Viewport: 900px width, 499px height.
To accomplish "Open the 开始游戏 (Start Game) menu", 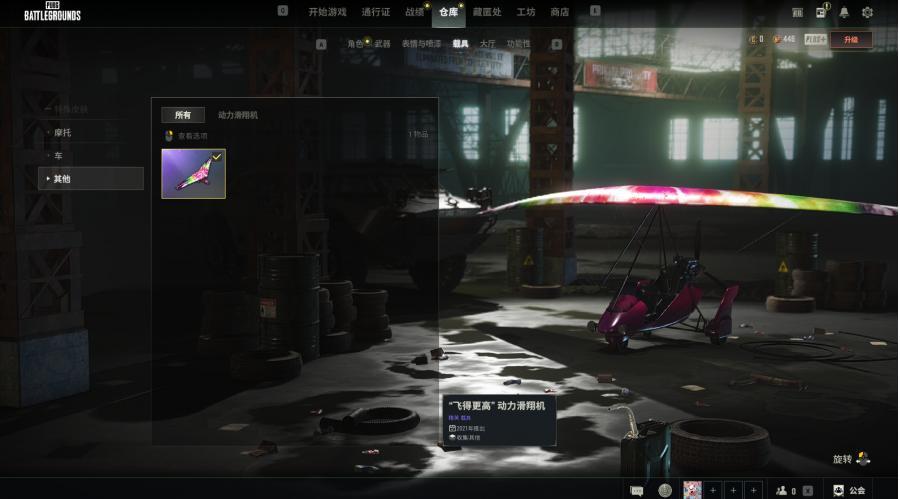I will (327, 12).
